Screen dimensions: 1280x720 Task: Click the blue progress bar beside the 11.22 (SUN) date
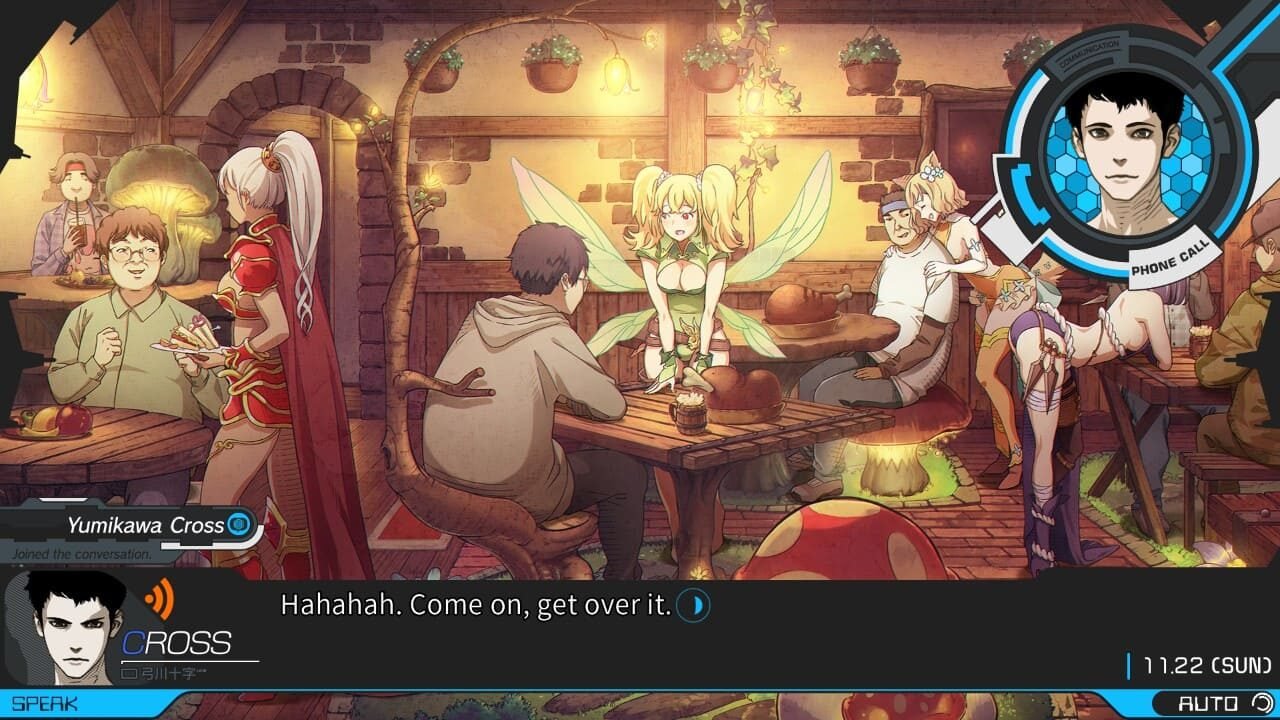tap(1129, 664)
